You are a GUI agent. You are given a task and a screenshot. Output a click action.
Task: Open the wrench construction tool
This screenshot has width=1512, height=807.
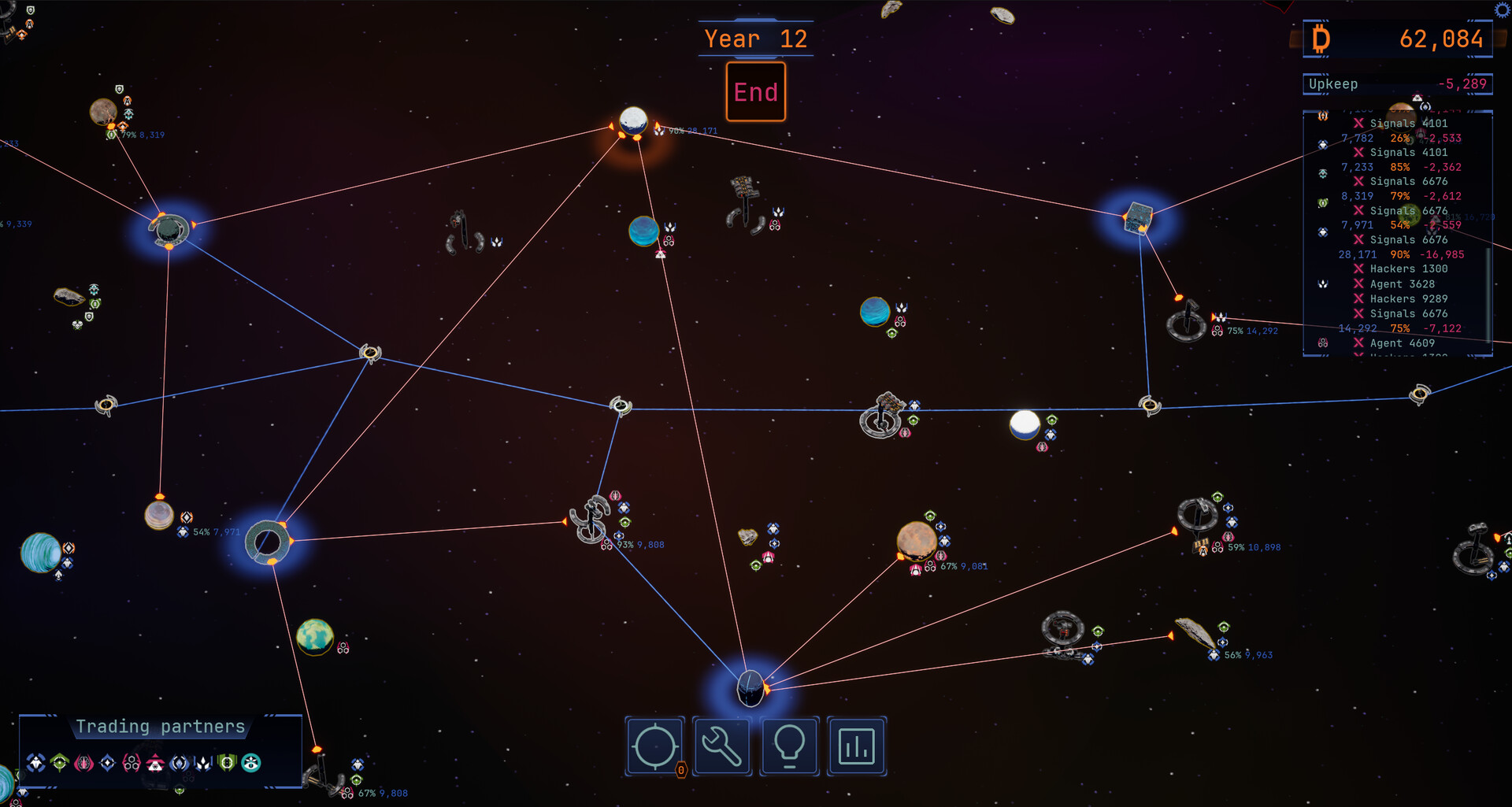[721, 746]
